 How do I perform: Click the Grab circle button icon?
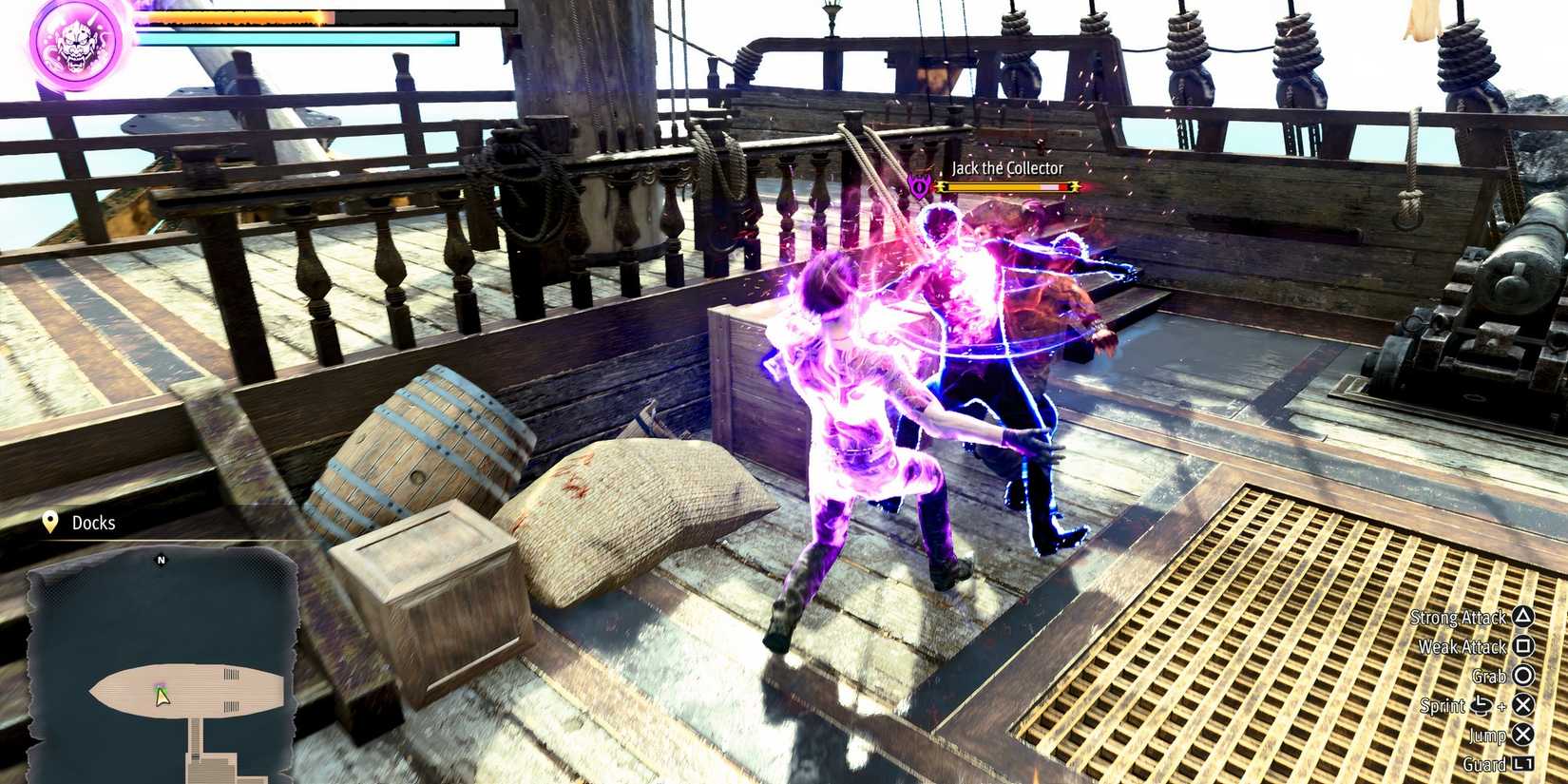1525,677
